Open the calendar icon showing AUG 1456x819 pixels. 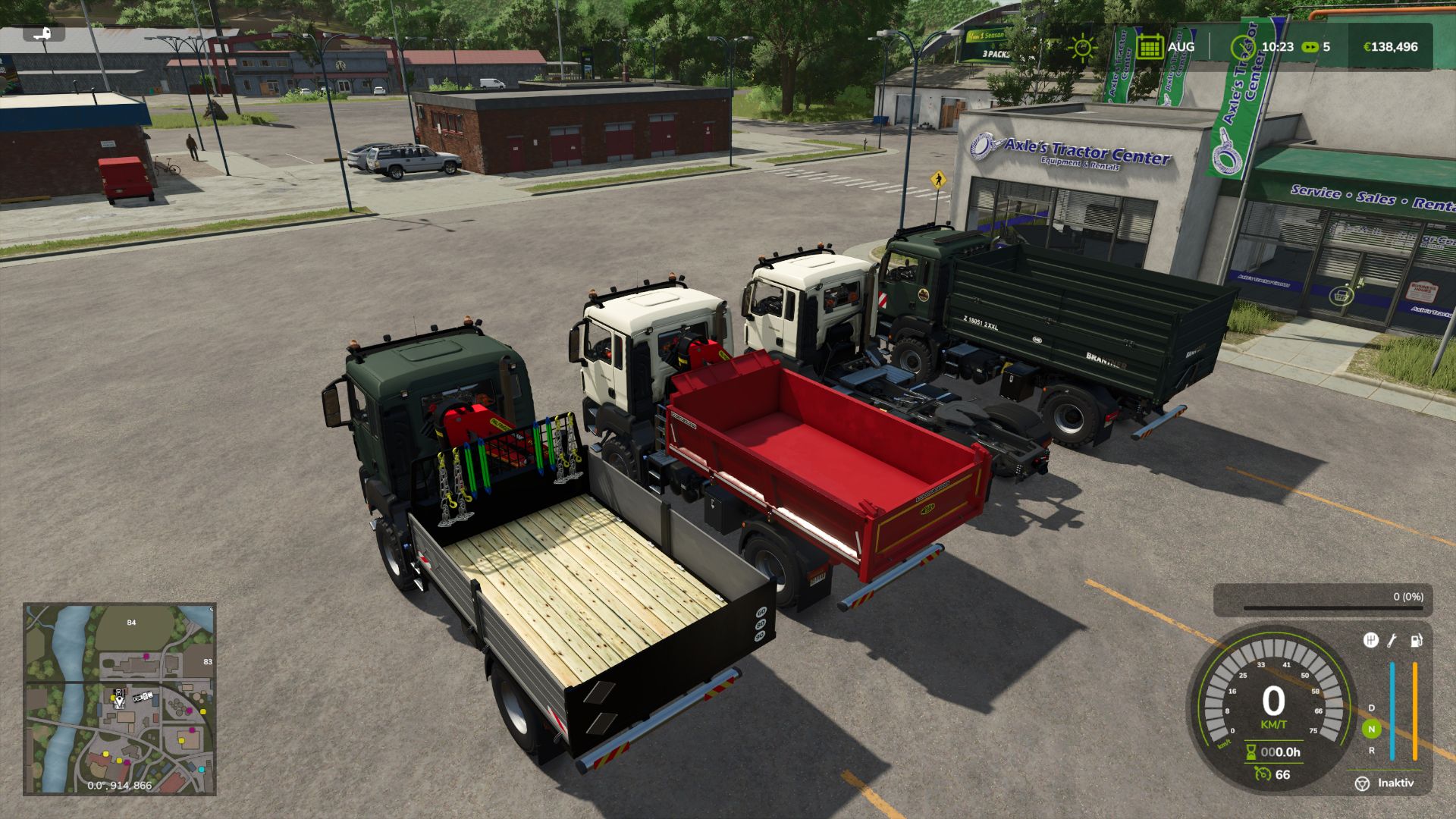[1151, 46]
